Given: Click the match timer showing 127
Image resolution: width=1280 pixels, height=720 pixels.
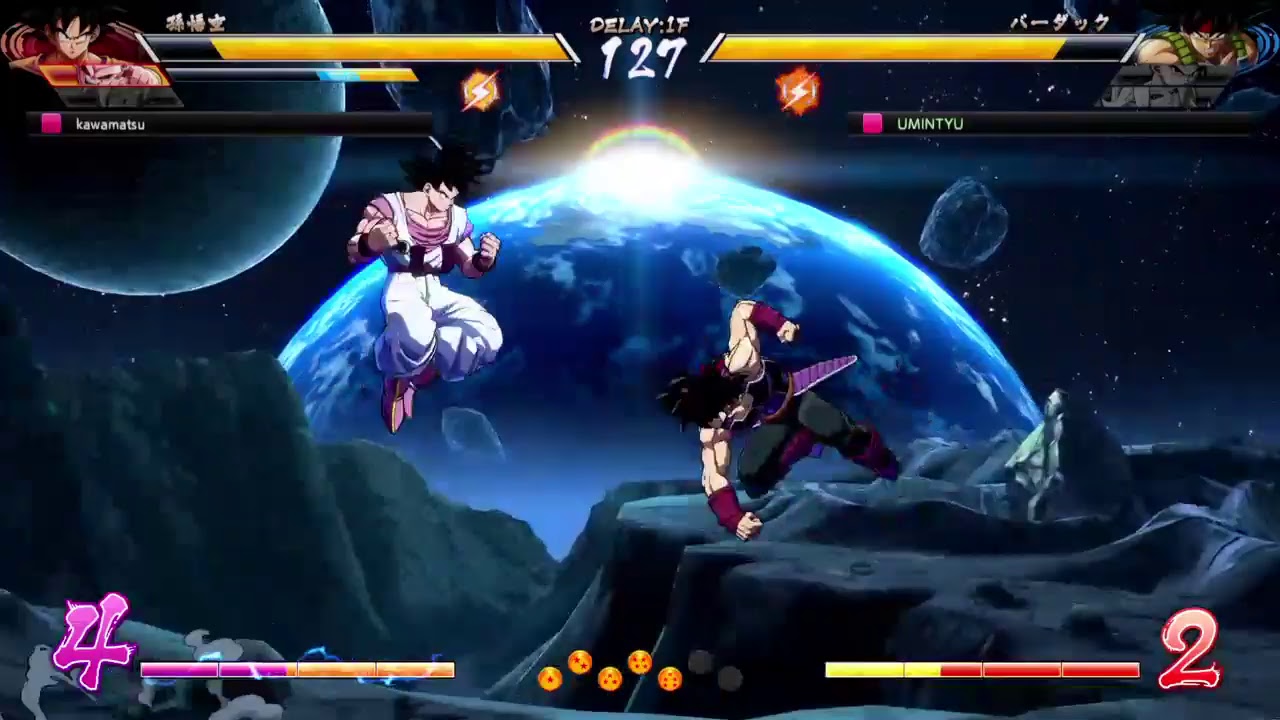Looking at the screenshot, I should (643, 58).
